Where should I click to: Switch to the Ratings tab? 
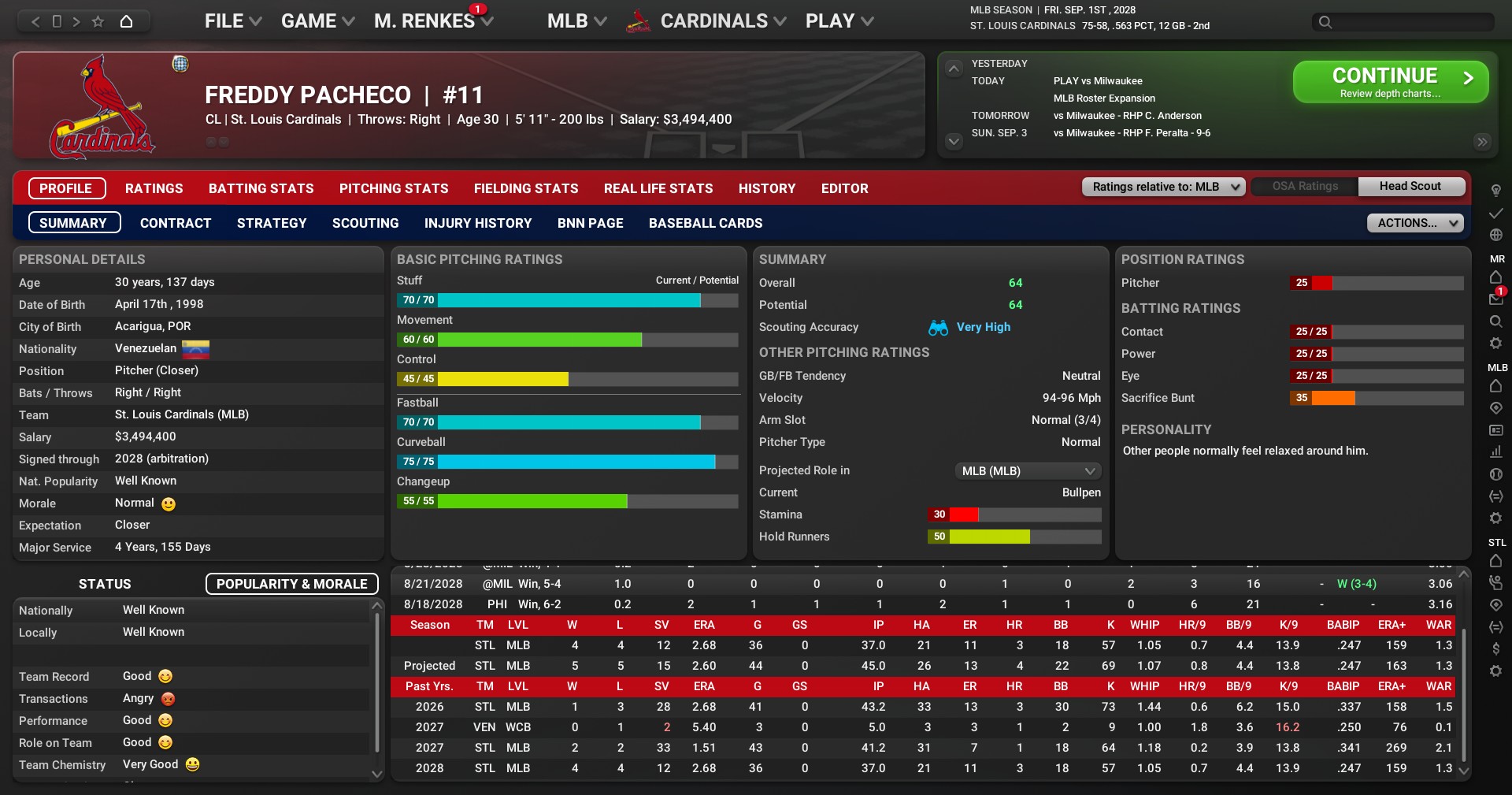(154, 188)
